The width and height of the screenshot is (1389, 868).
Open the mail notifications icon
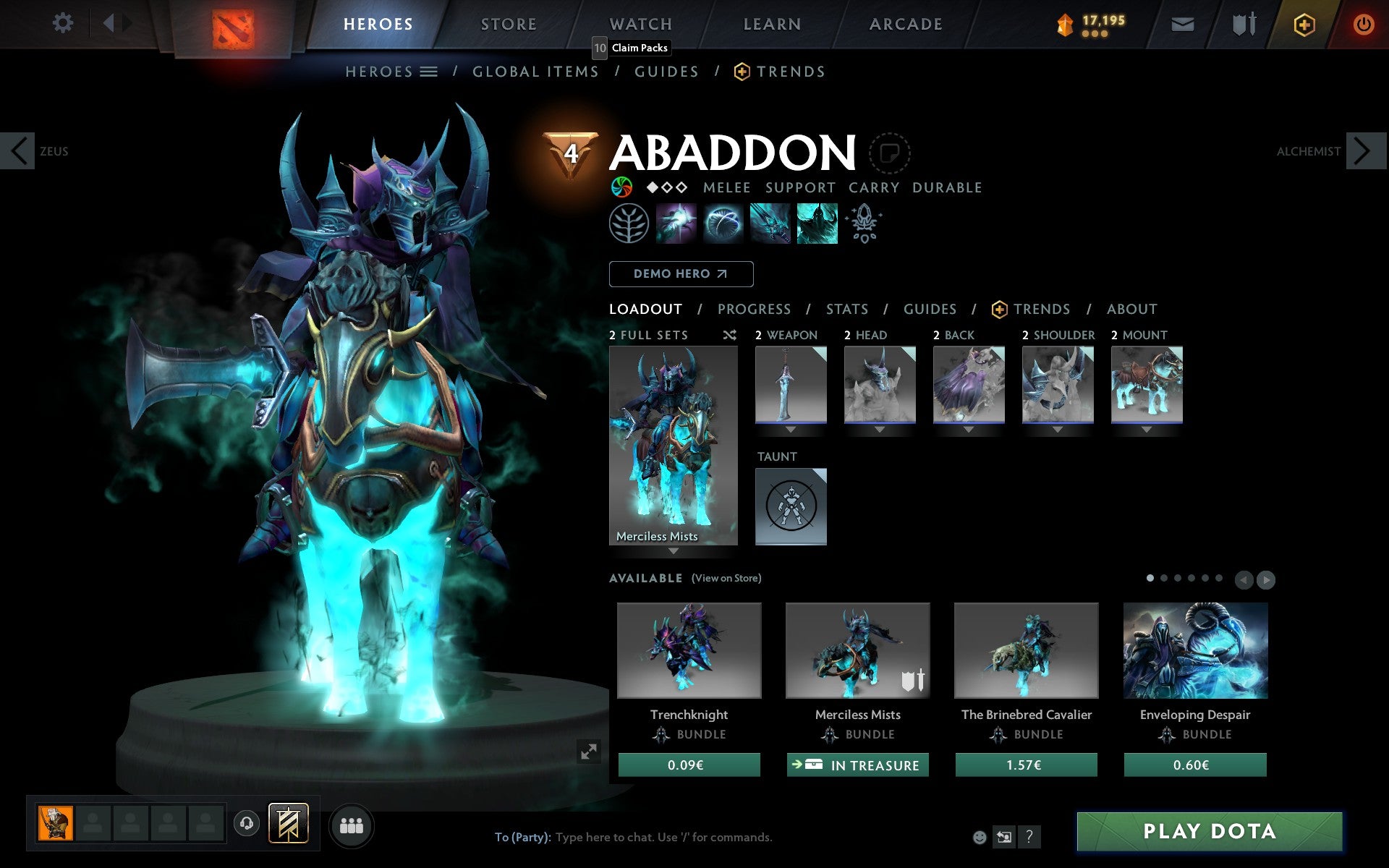tap(1182, 23)
